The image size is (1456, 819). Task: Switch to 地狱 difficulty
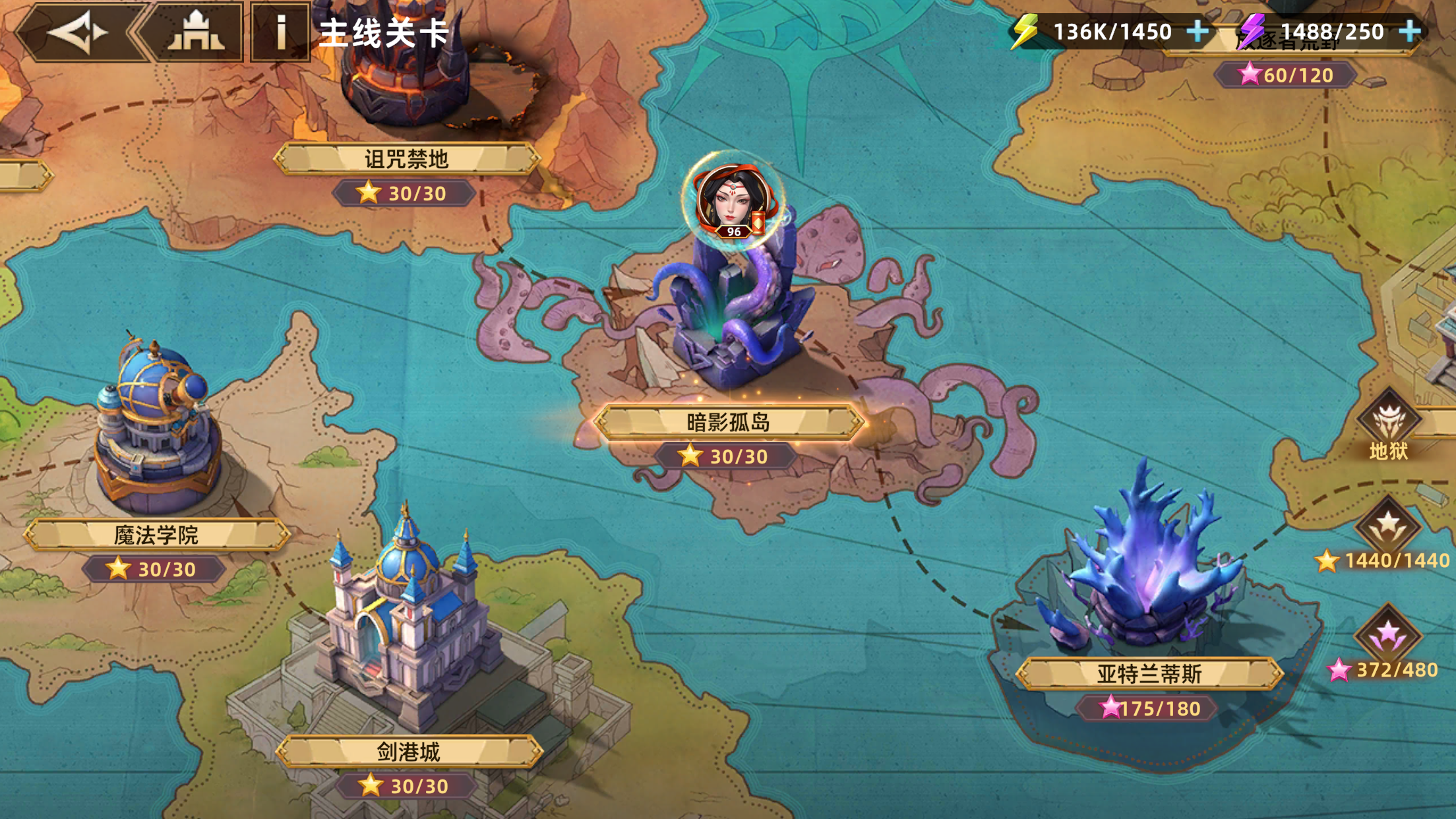click(x=1389, y=422)
